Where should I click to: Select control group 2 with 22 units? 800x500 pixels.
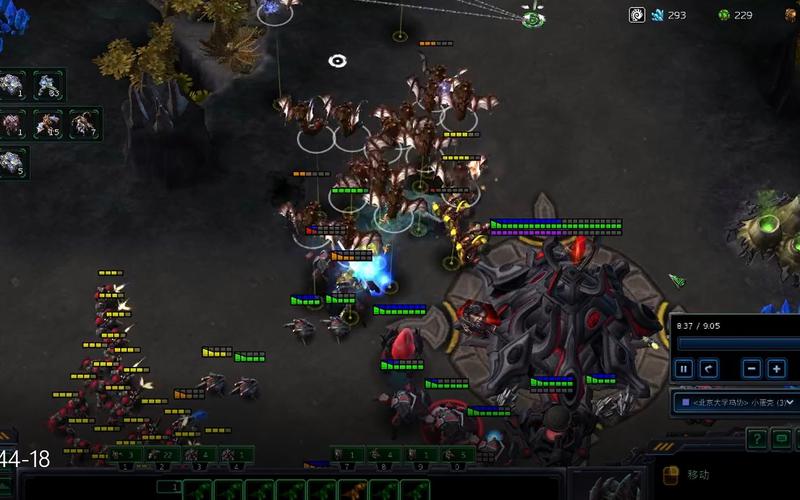pyautogui.click(x=162, y=456)
